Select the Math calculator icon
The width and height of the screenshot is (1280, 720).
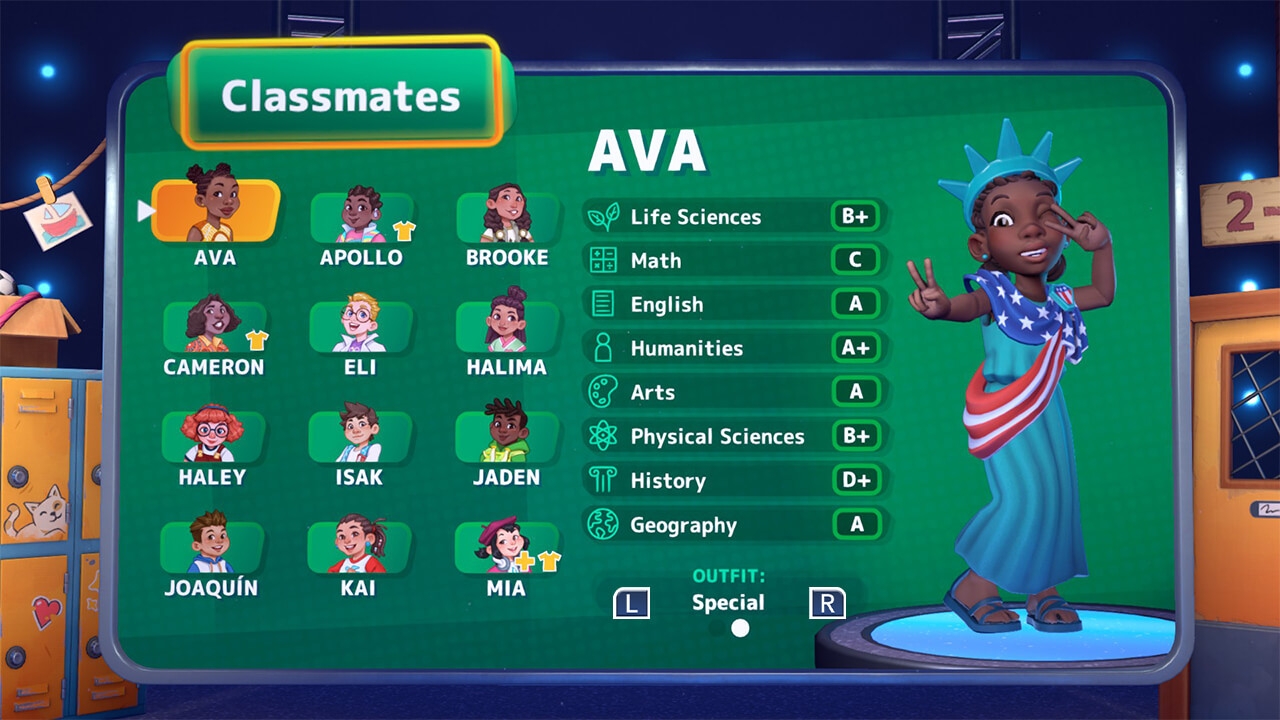coord(604,260)
